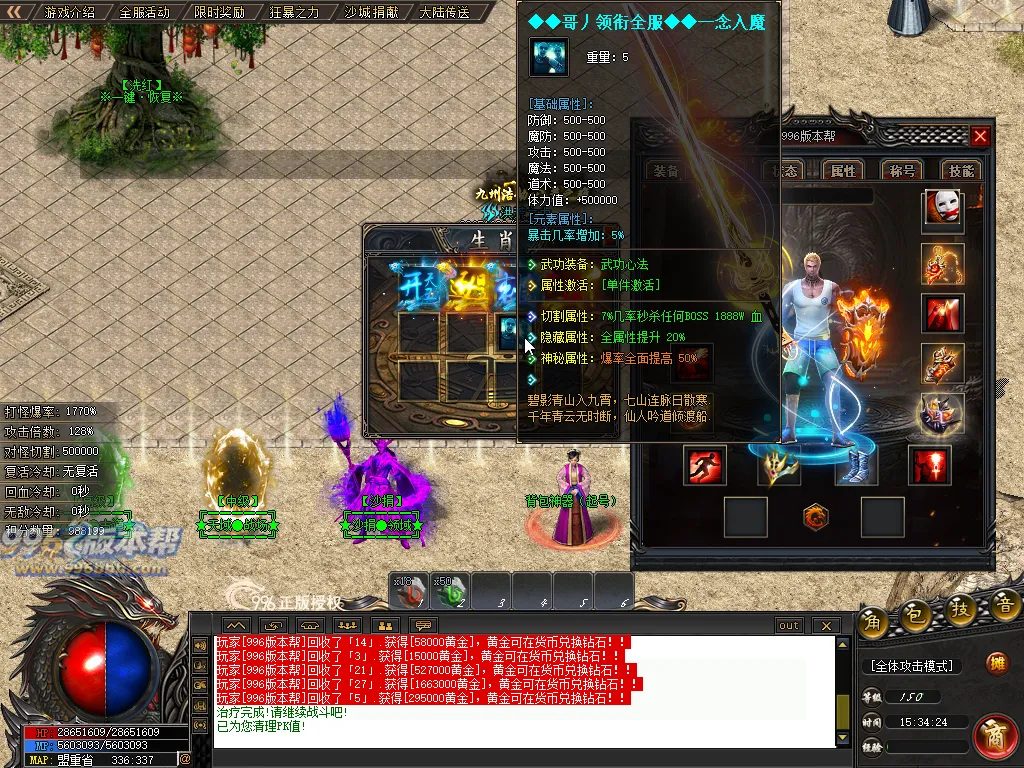Screen dimensions: 1024x768
Task: Open the 大陆传送 teleport menu
Action: 444,13
